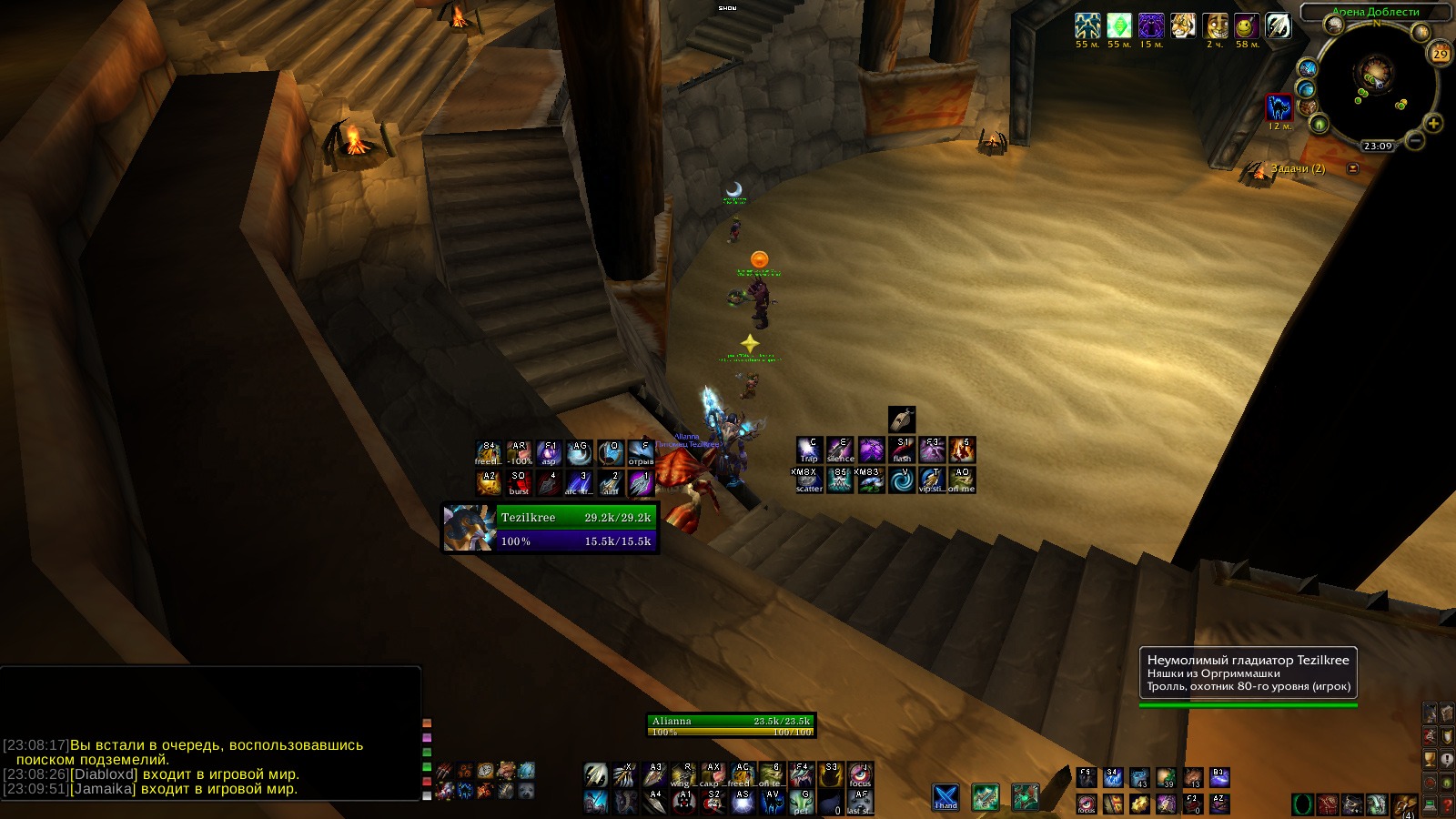Screen dimensions: 1456x819
Task: Activate the focus ability on bottom bar
Action: [x=859, y=775]
